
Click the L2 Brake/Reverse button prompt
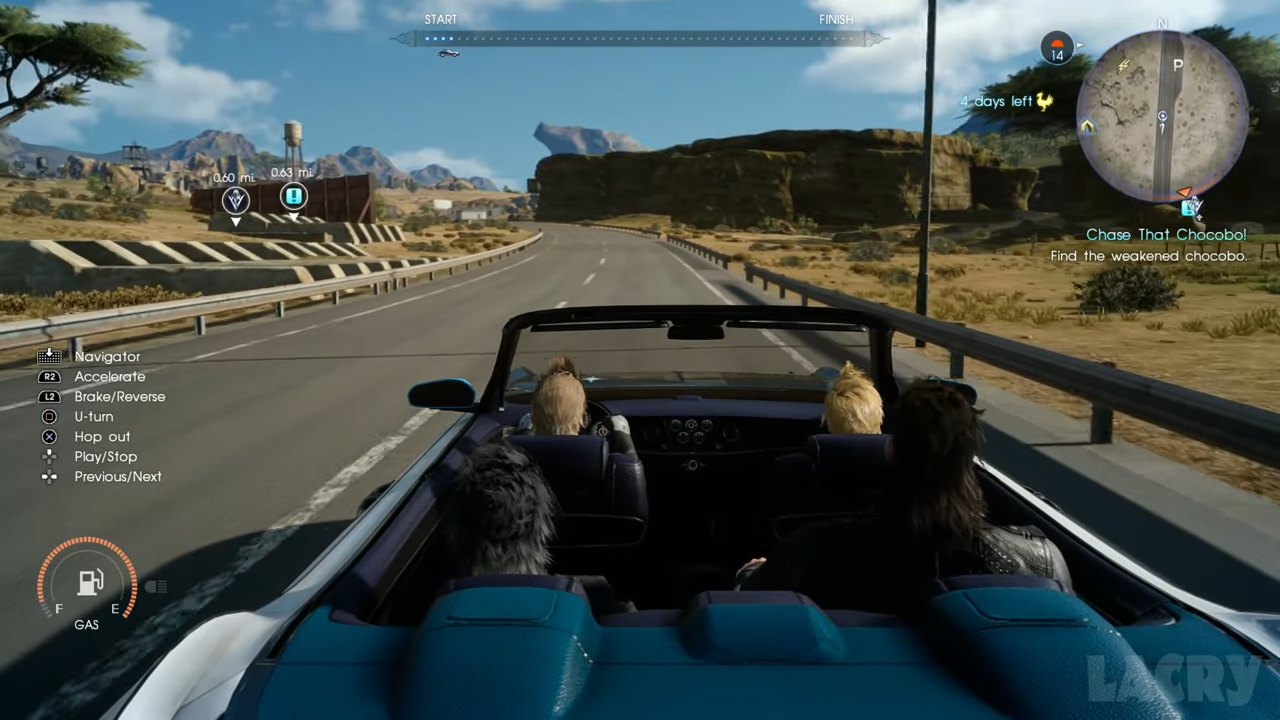[x=49, y=396]
